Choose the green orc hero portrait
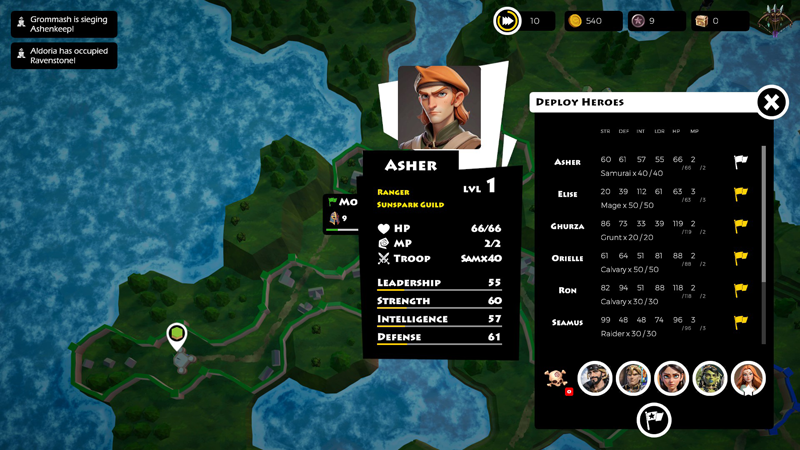This screenshot has width=800, height=450. 710,379
